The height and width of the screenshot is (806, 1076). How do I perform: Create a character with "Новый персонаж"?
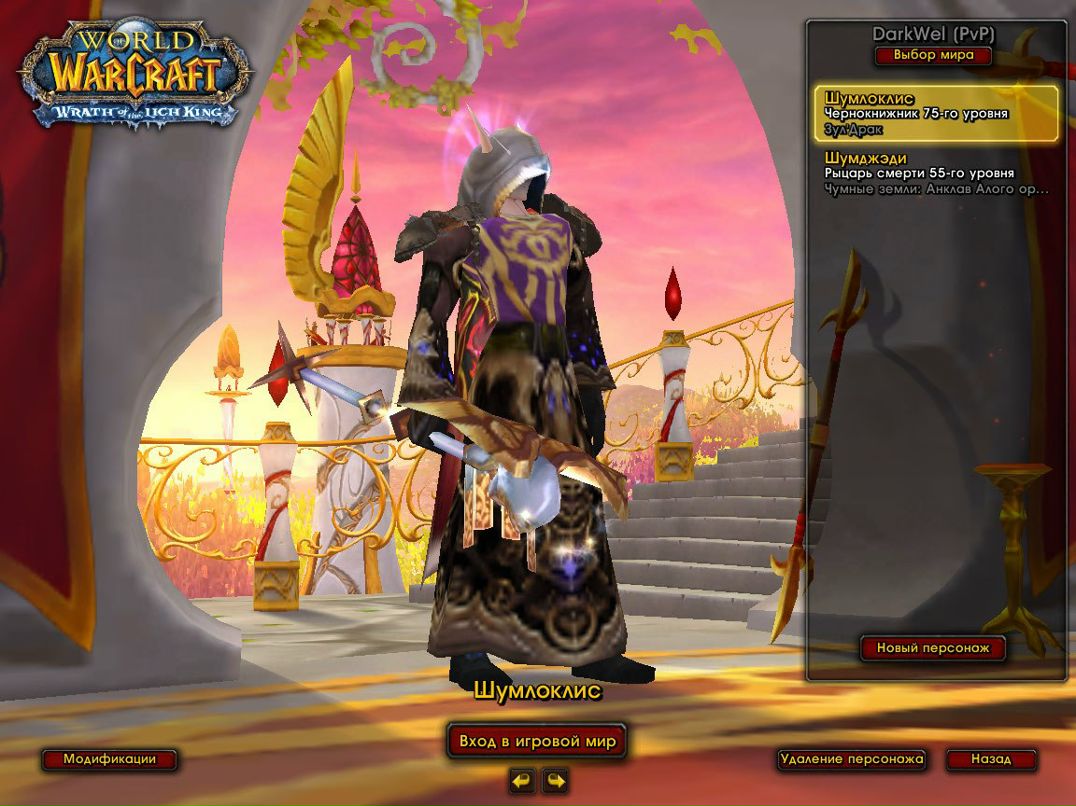[933, 648]
